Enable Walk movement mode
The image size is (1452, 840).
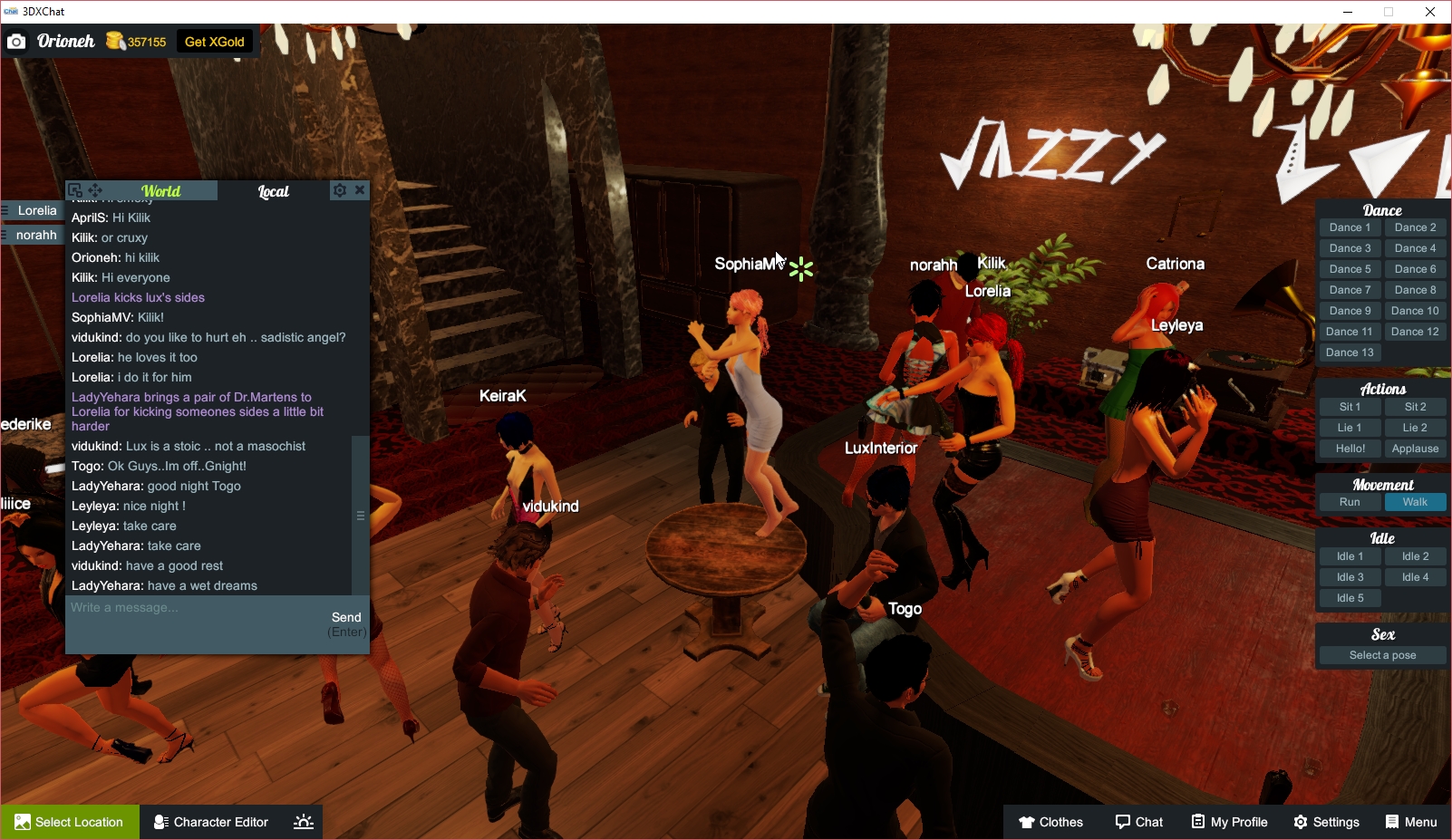coord(1415,501)
